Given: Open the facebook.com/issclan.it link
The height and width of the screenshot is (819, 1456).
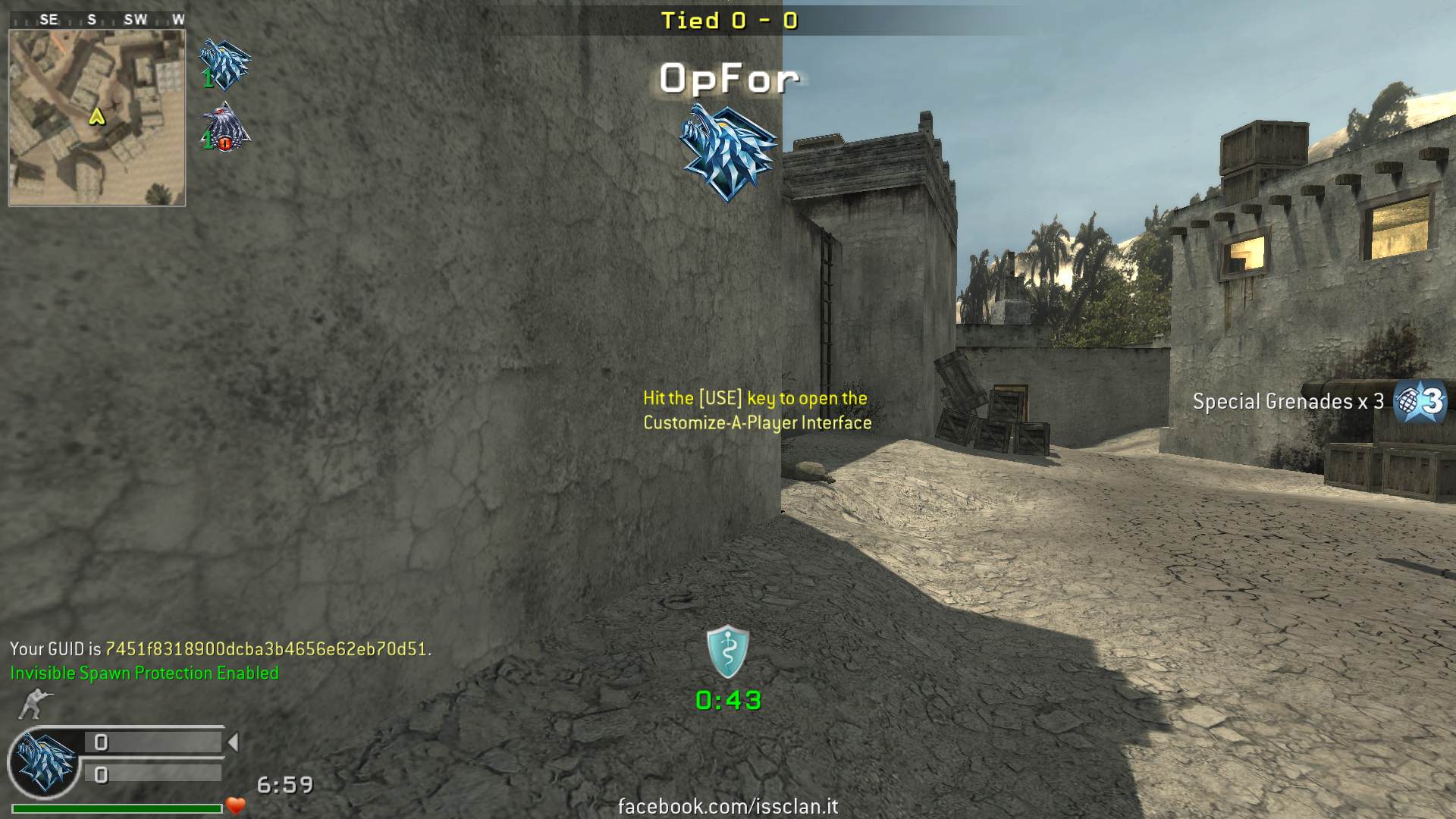Looking at the screenshot, I should pyautogui.click(x=728, y=806).
